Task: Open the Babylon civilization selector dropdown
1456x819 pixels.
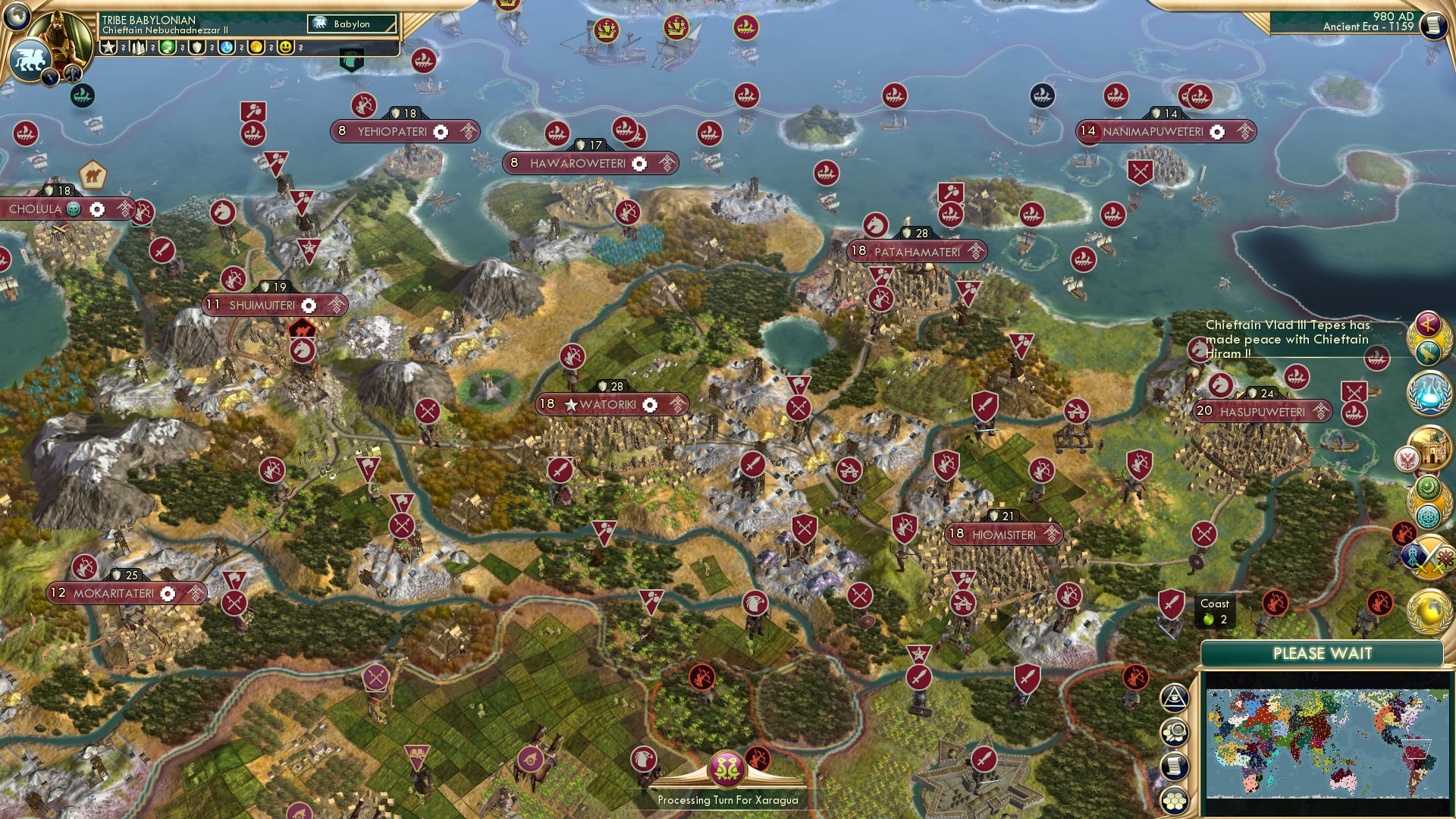Action: [351, 24]
